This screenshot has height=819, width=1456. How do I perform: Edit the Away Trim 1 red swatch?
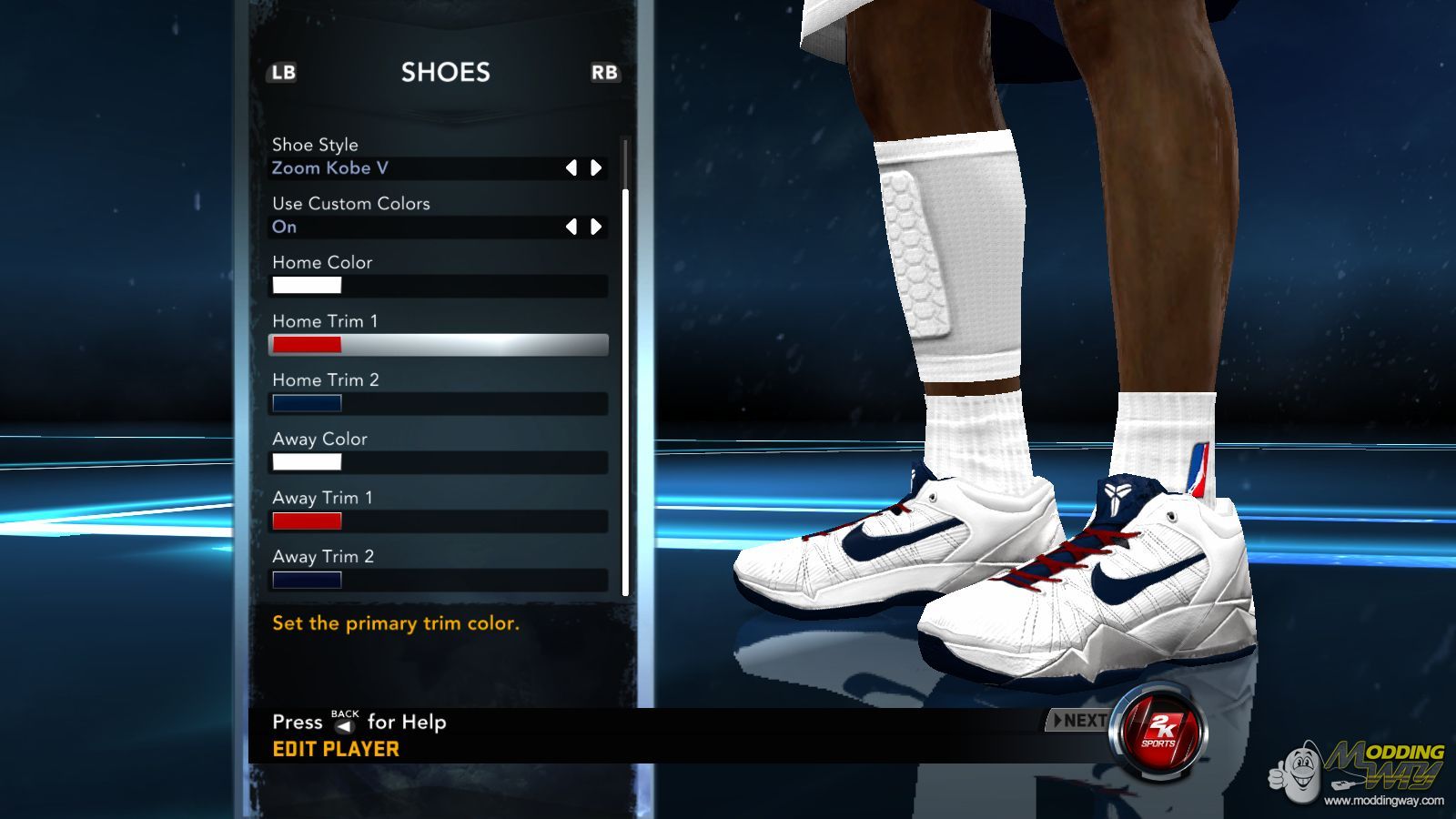(307, 521)
